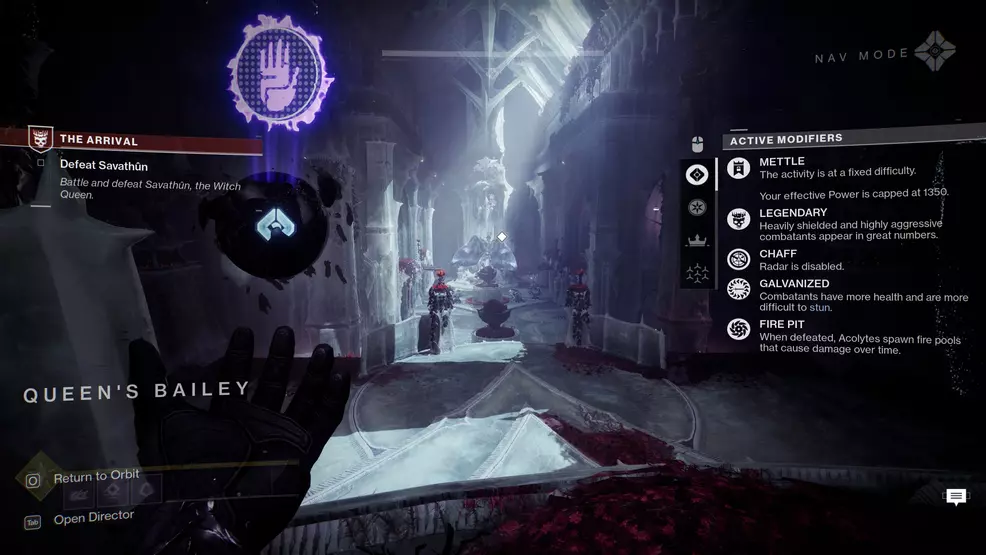Inspect the Legendary skull modifier icon
The image size is (986, 555).
pyautogui.click(x=738, y=220)
